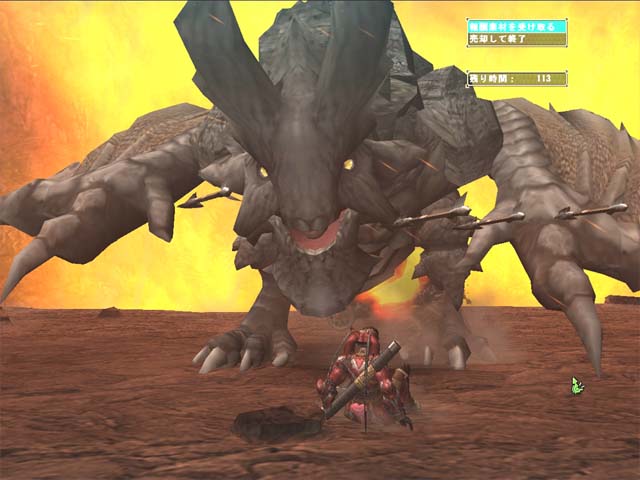640x480 pixels.
Task: Choose the 売却して終了 menu entry
Action: coord(516,39)
